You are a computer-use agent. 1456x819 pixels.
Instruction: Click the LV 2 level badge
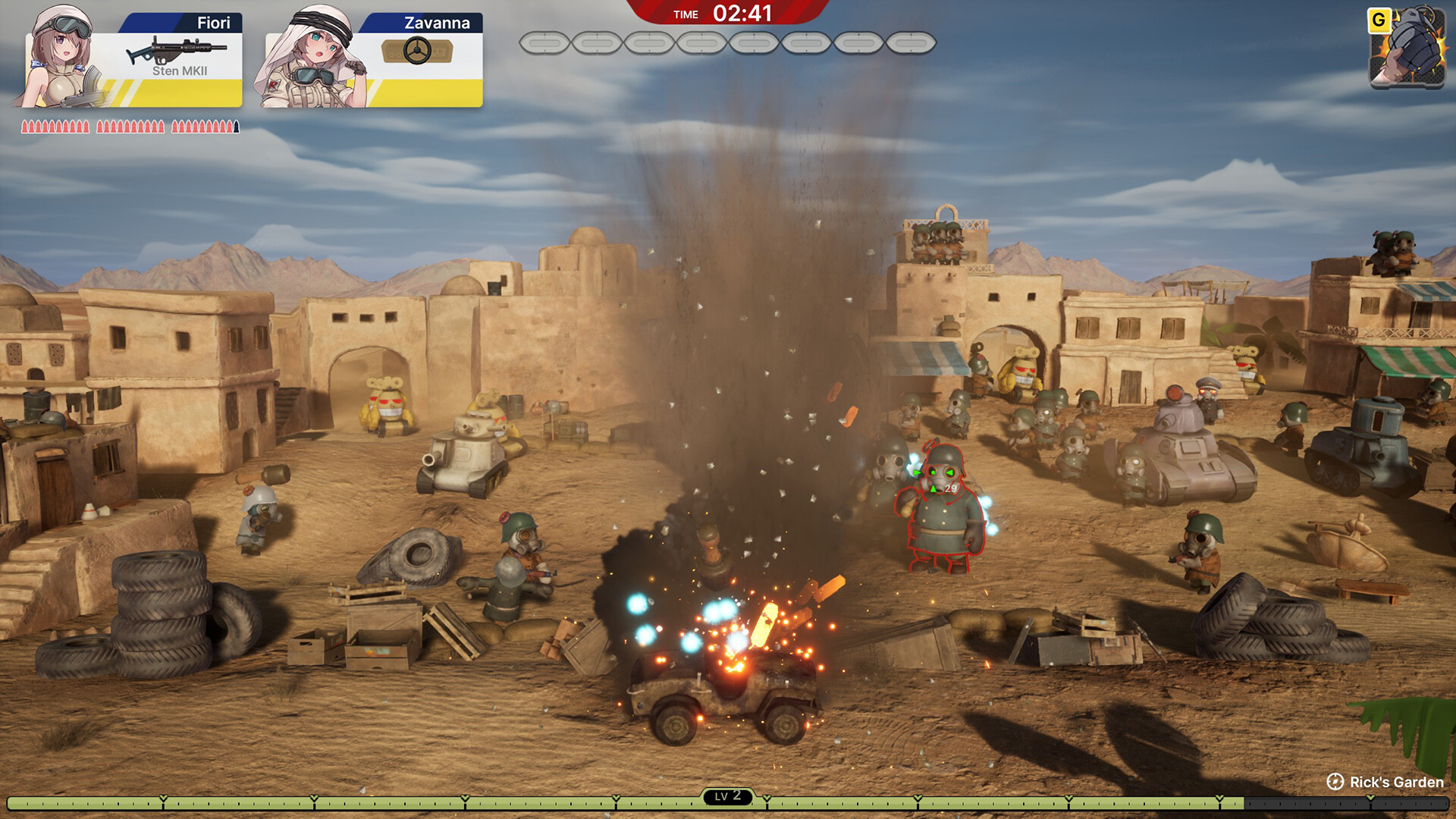point(727,796)
